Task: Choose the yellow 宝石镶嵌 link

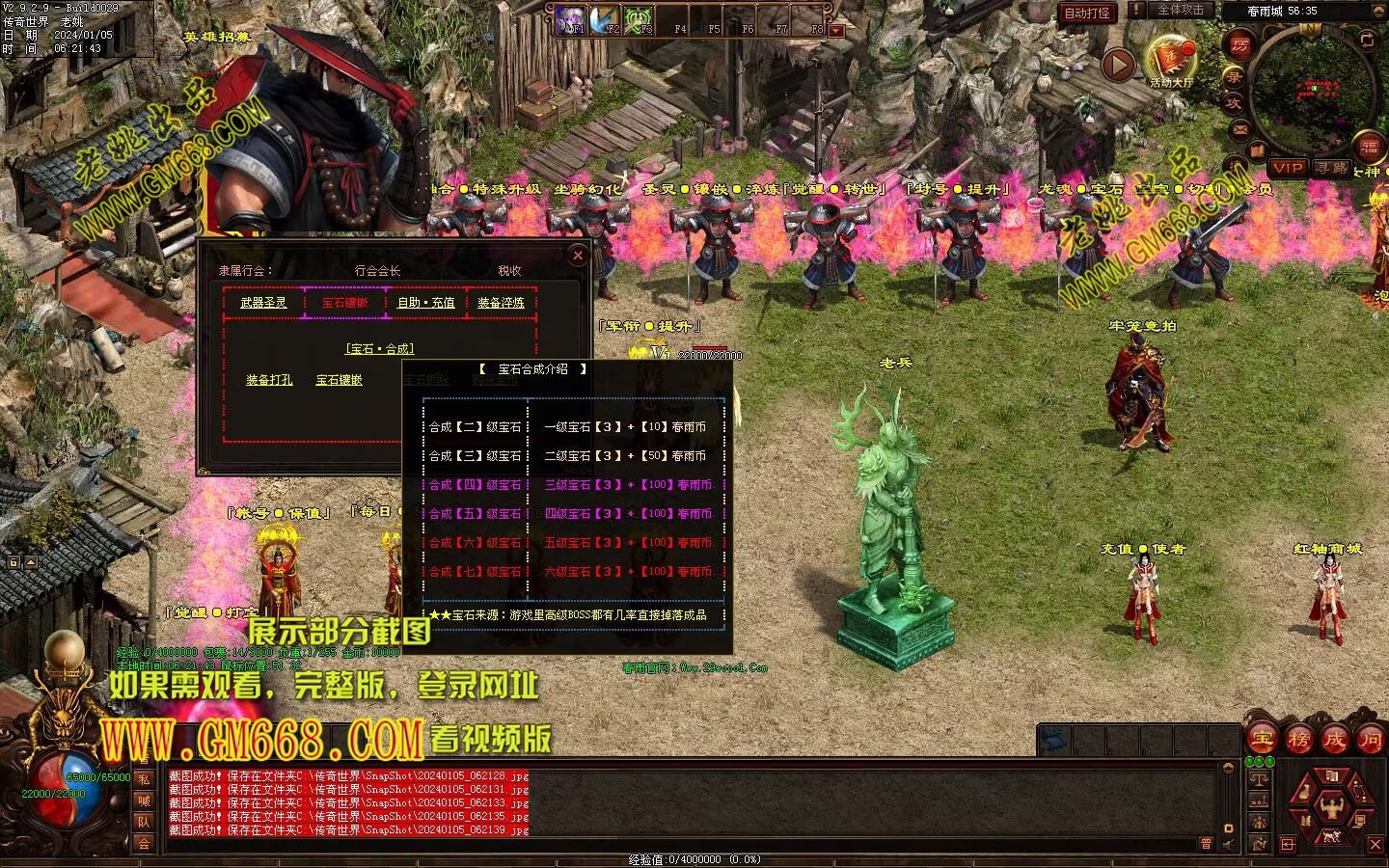Action: tap(340, 380)
